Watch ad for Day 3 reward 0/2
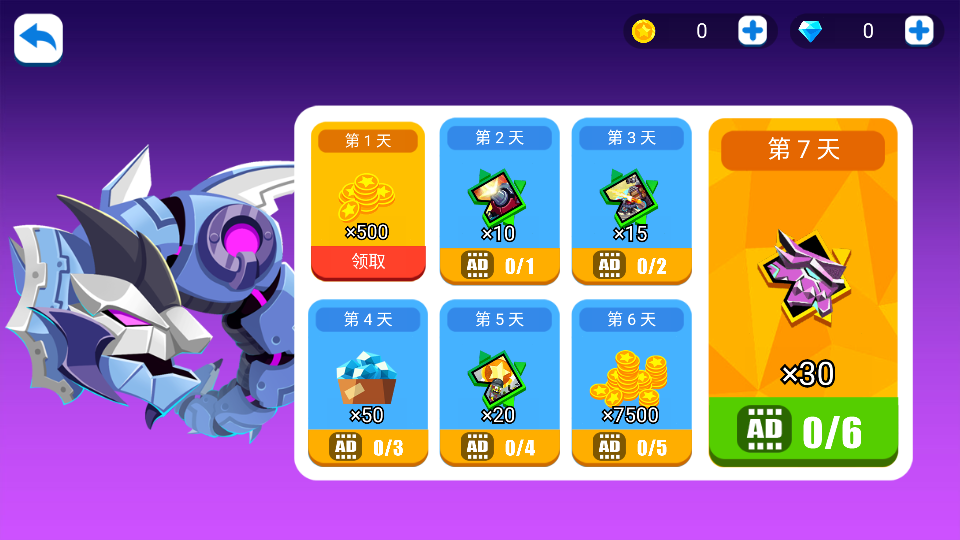The image size is (960, 540). pyautogui.click(x=631, y=266)
